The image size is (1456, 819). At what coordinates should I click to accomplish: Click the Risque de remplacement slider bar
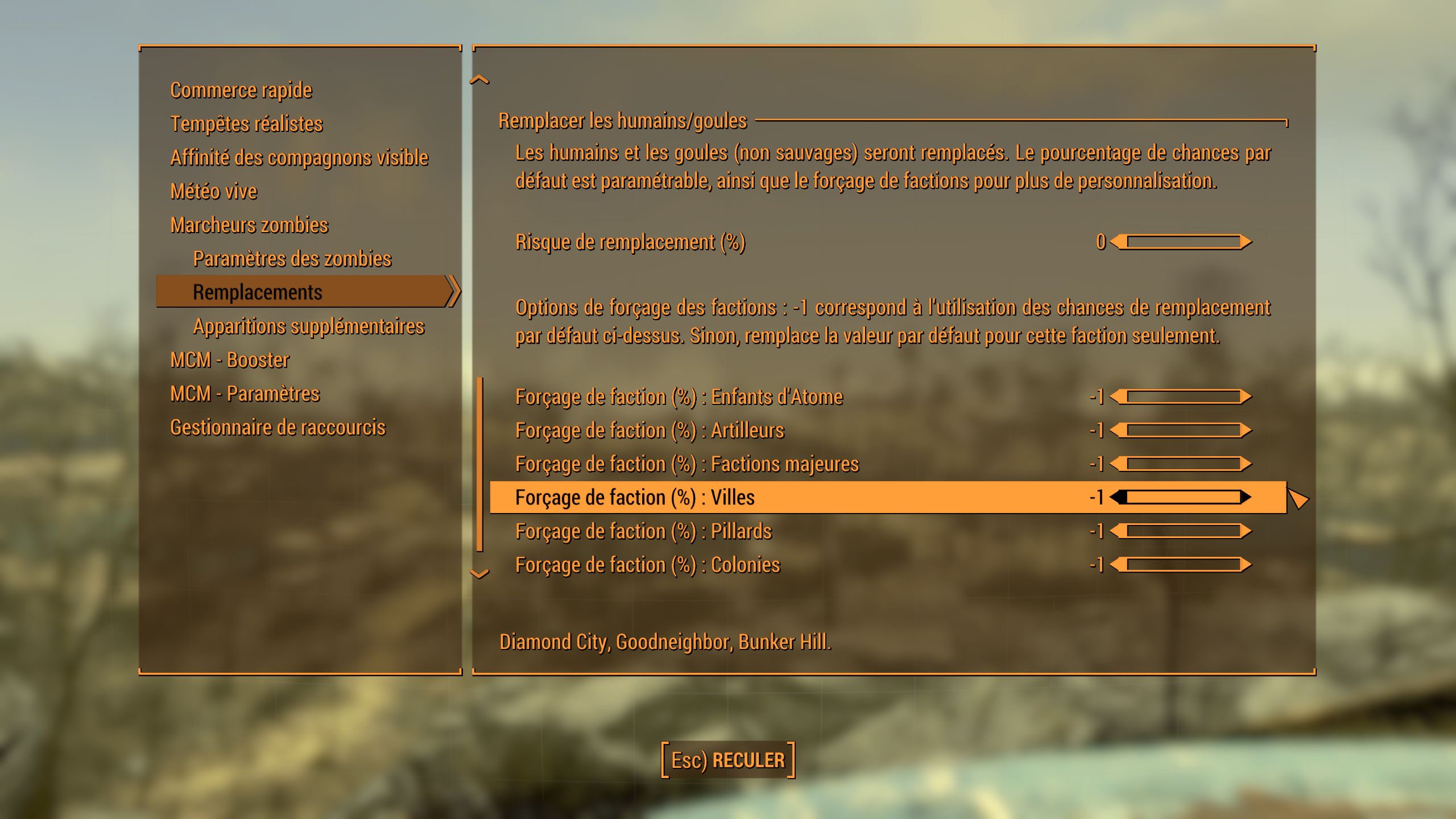(x=1183, y=242)
